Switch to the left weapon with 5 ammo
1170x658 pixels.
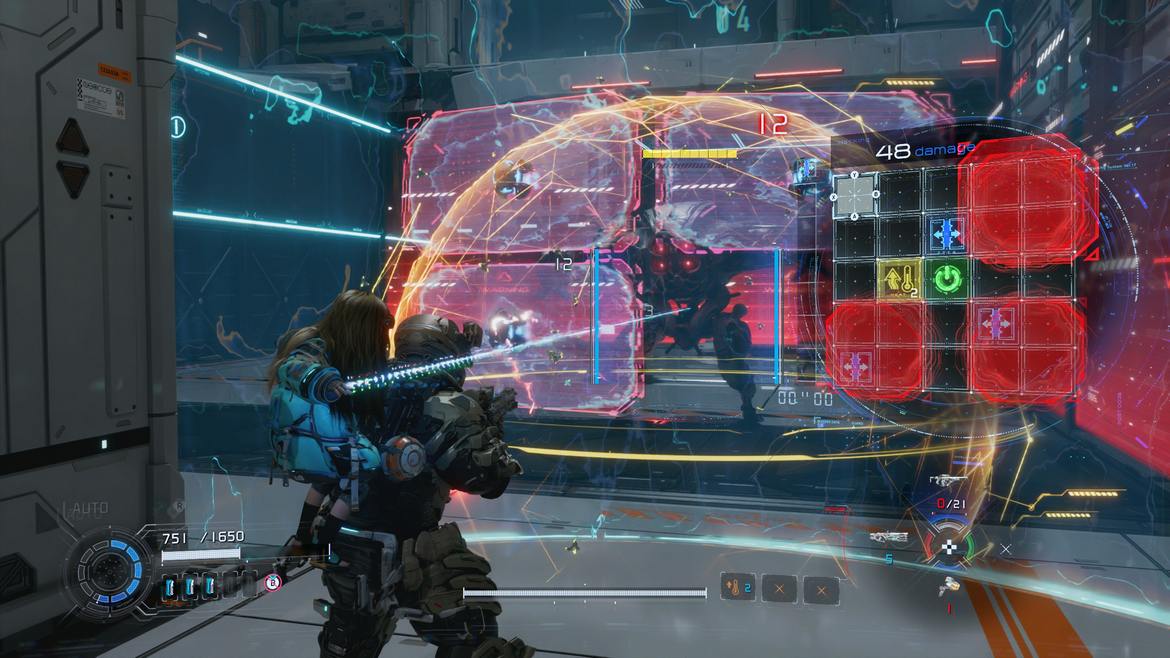pos(889,538)
